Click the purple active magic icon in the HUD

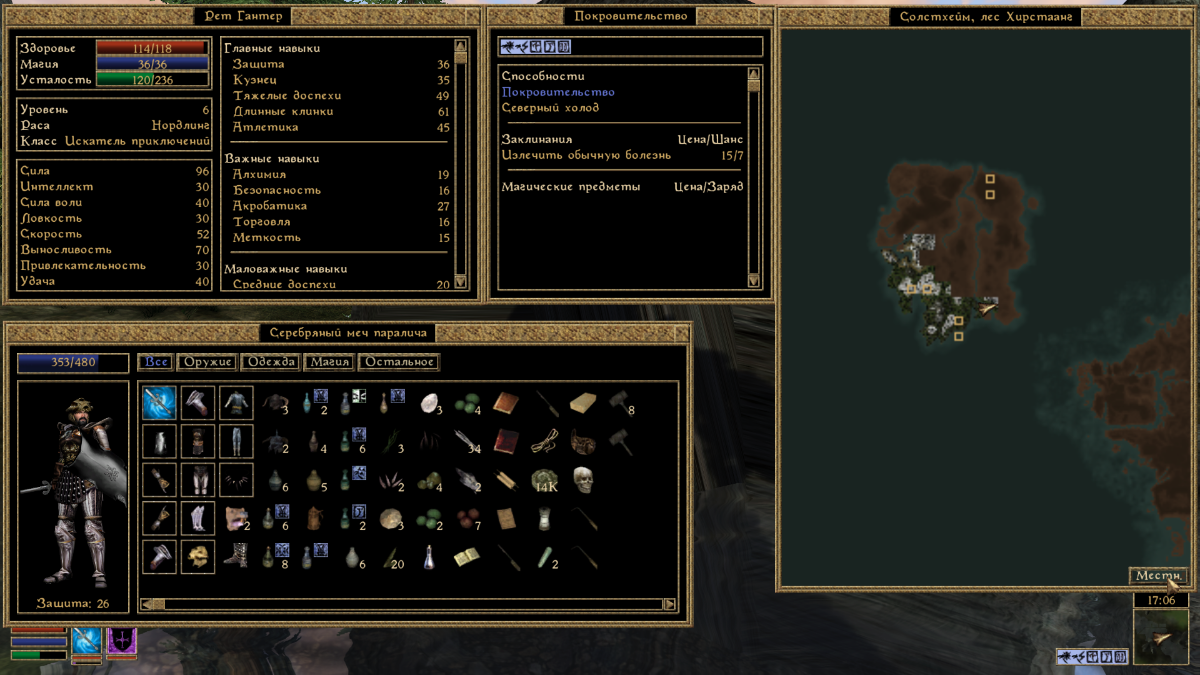(122, 639)
